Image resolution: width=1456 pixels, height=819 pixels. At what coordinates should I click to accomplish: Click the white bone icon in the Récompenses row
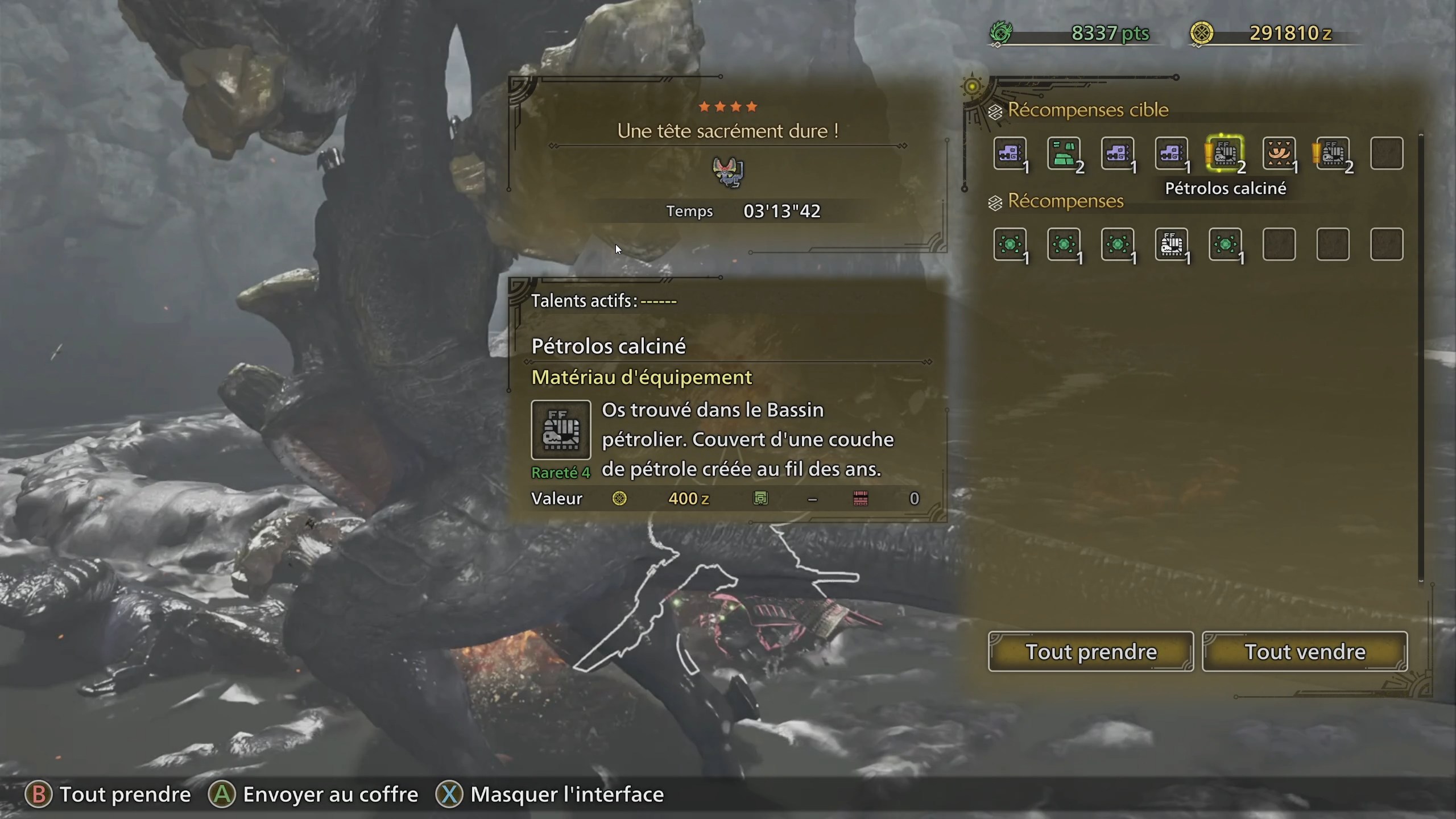tap(1173, 246)
